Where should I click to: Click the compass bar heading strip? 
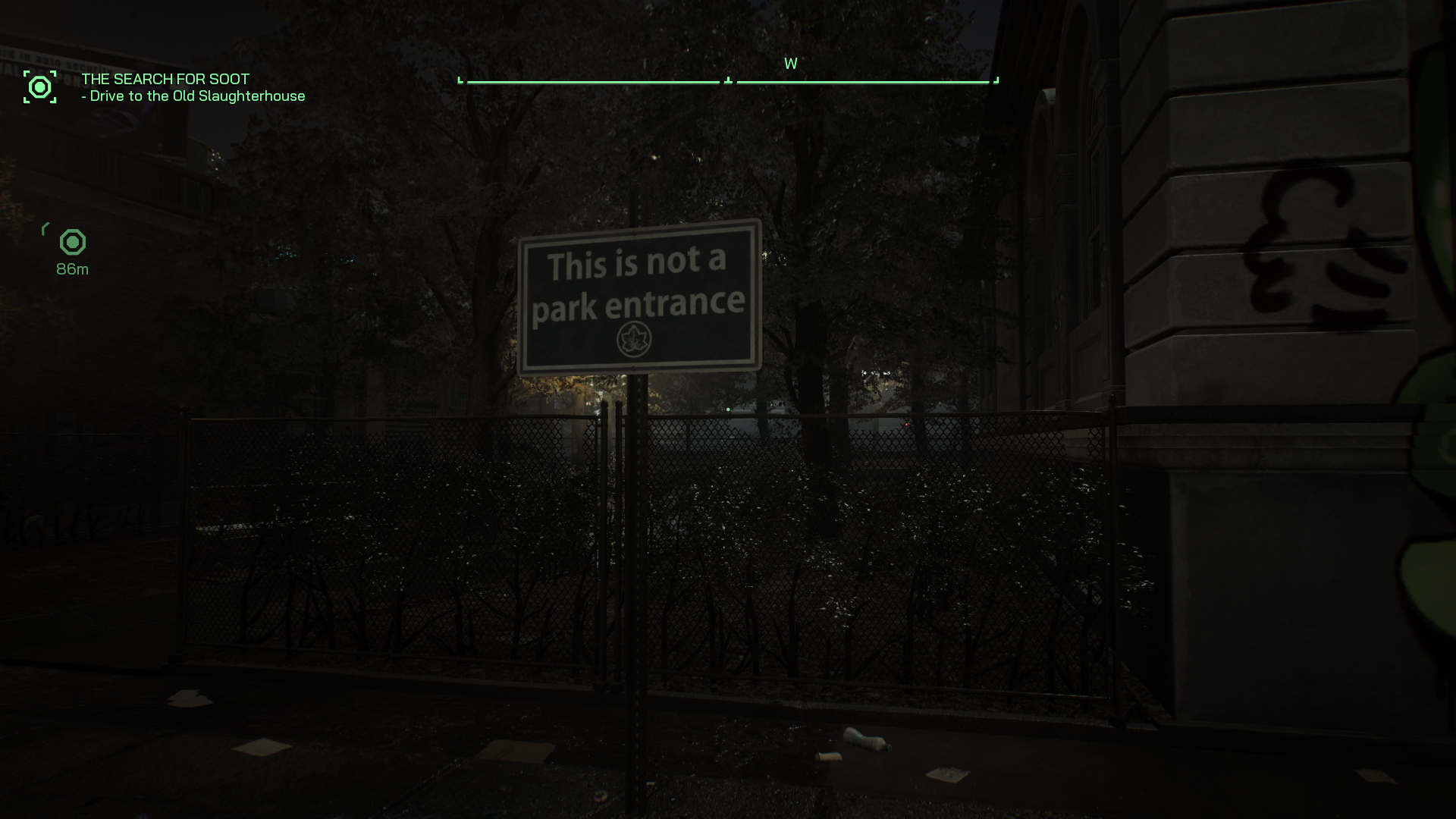(x=728, y=80)
